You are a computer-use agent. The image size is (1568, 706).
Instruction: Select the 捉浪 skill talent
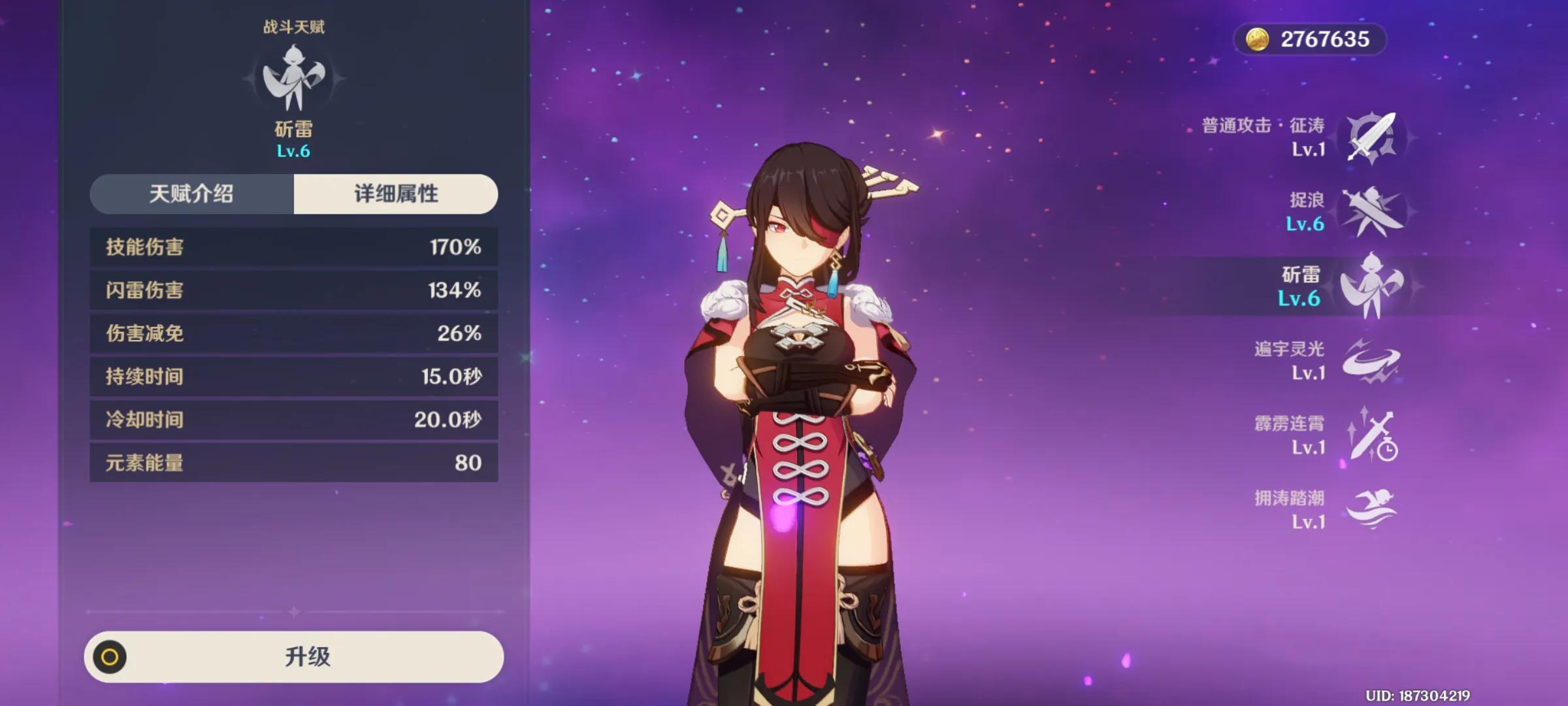pos(1371,212)
